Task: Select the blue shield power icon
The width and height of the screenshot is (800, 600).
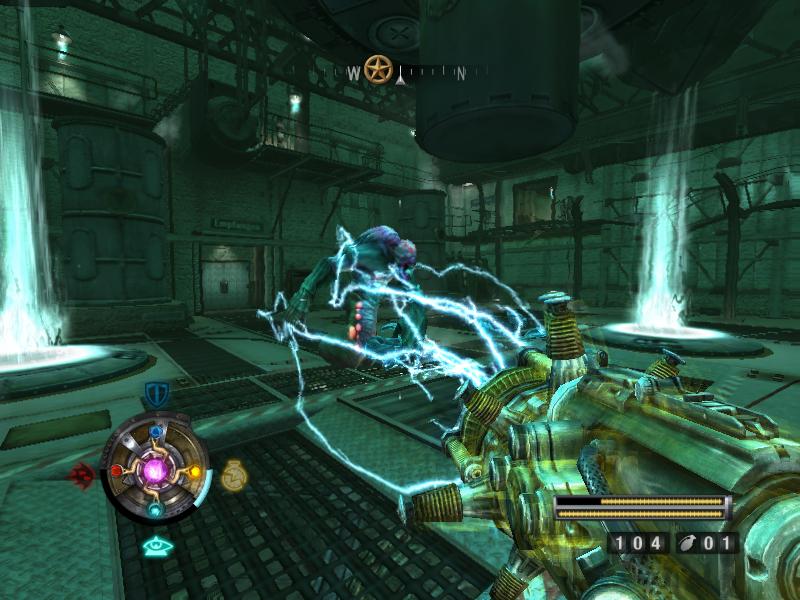Action: pos(155,393)
